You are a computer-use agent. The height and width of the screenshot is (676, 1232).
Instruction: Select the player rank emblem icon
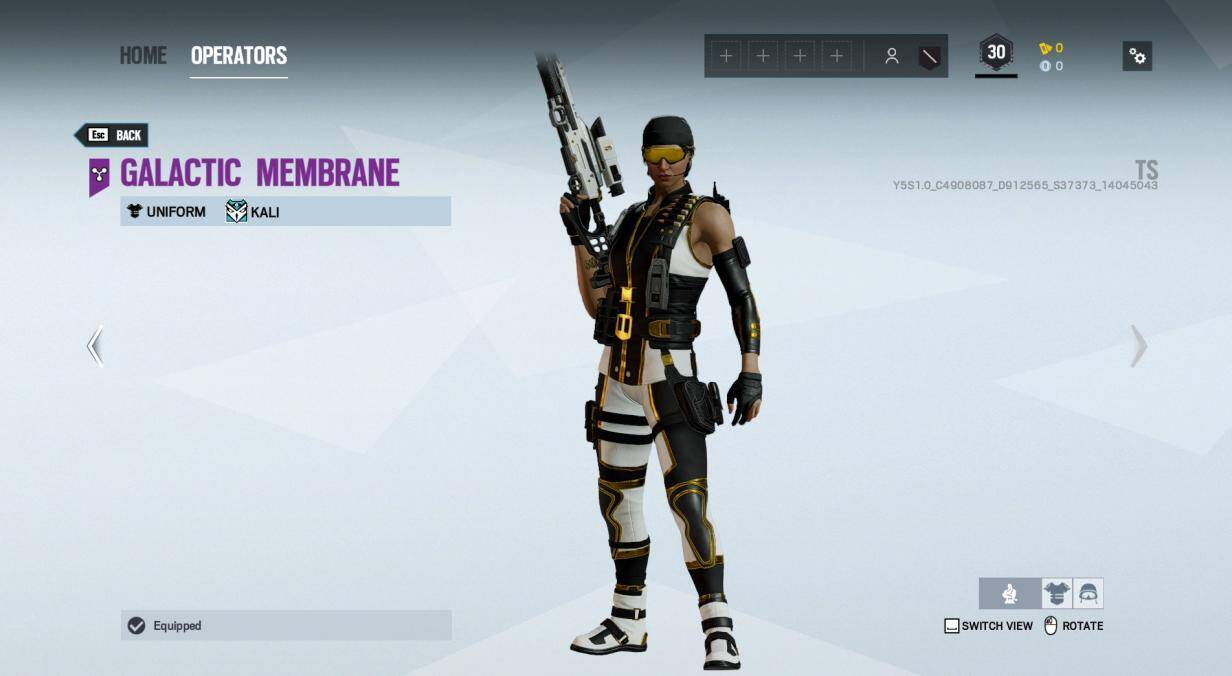(x=930, y=57)
